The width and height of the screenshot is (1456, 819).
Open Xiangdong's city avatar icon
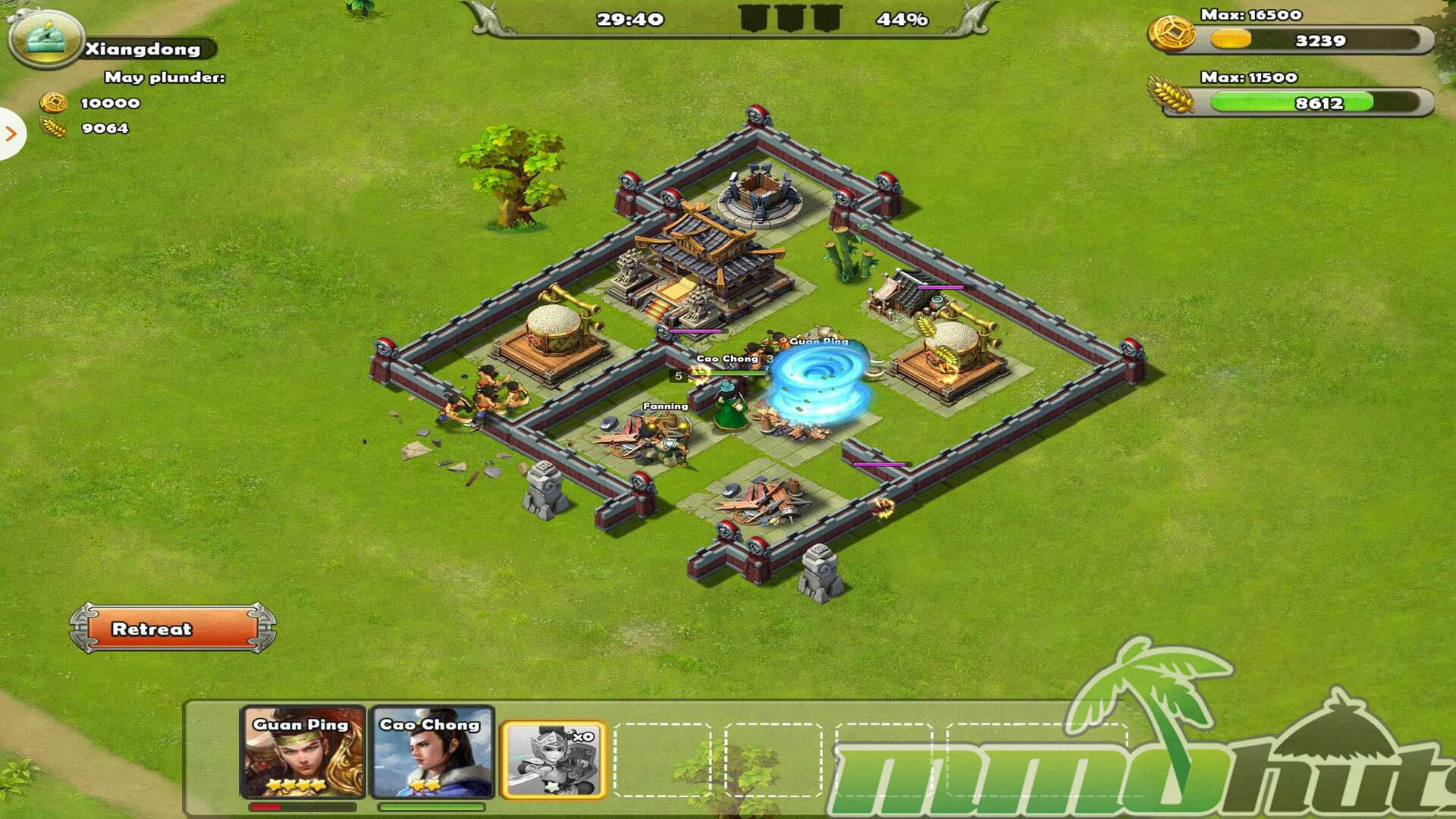(45, 38)
